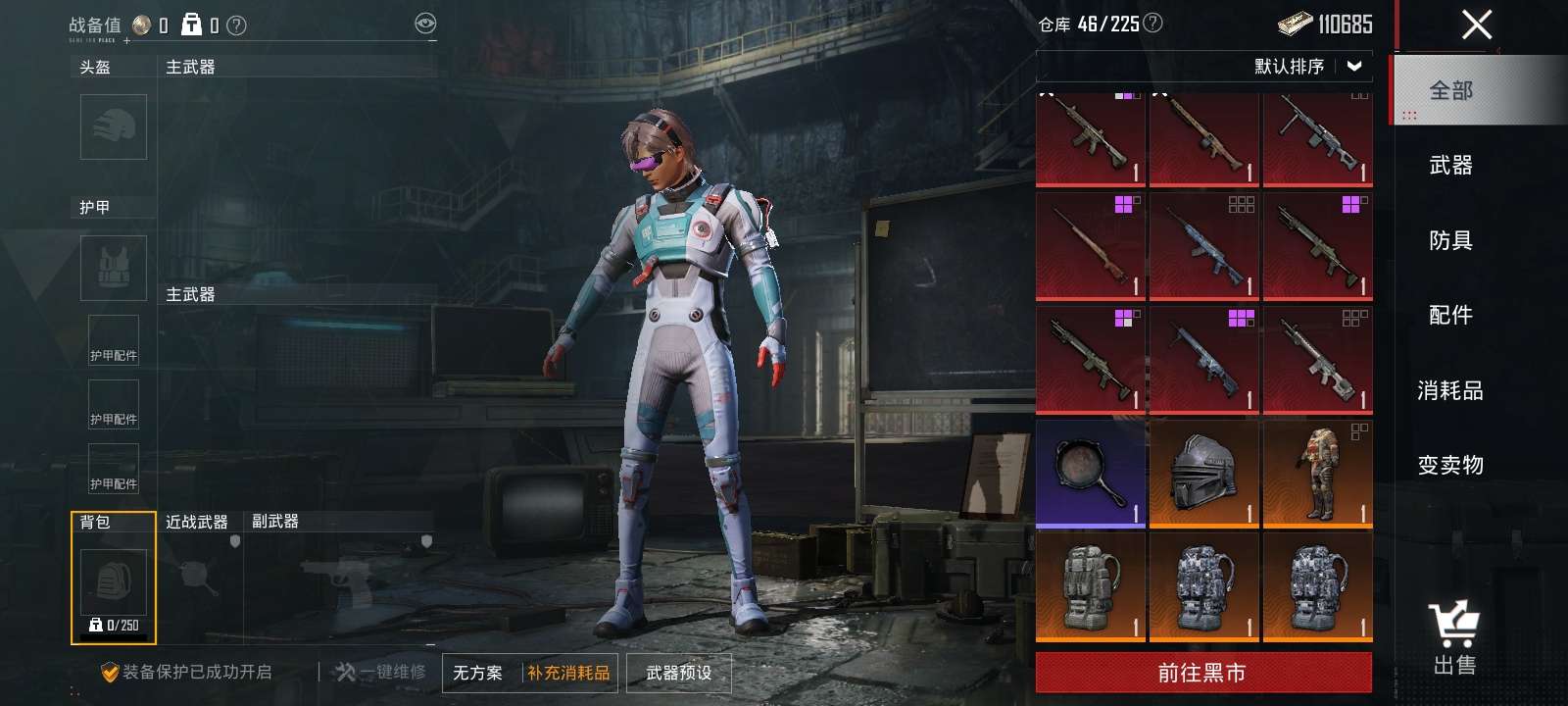Image resolution: width=1568 pixels, height=706 pixels.
Task: Go to the black market 前往黑市
Action: point(1202,673)
